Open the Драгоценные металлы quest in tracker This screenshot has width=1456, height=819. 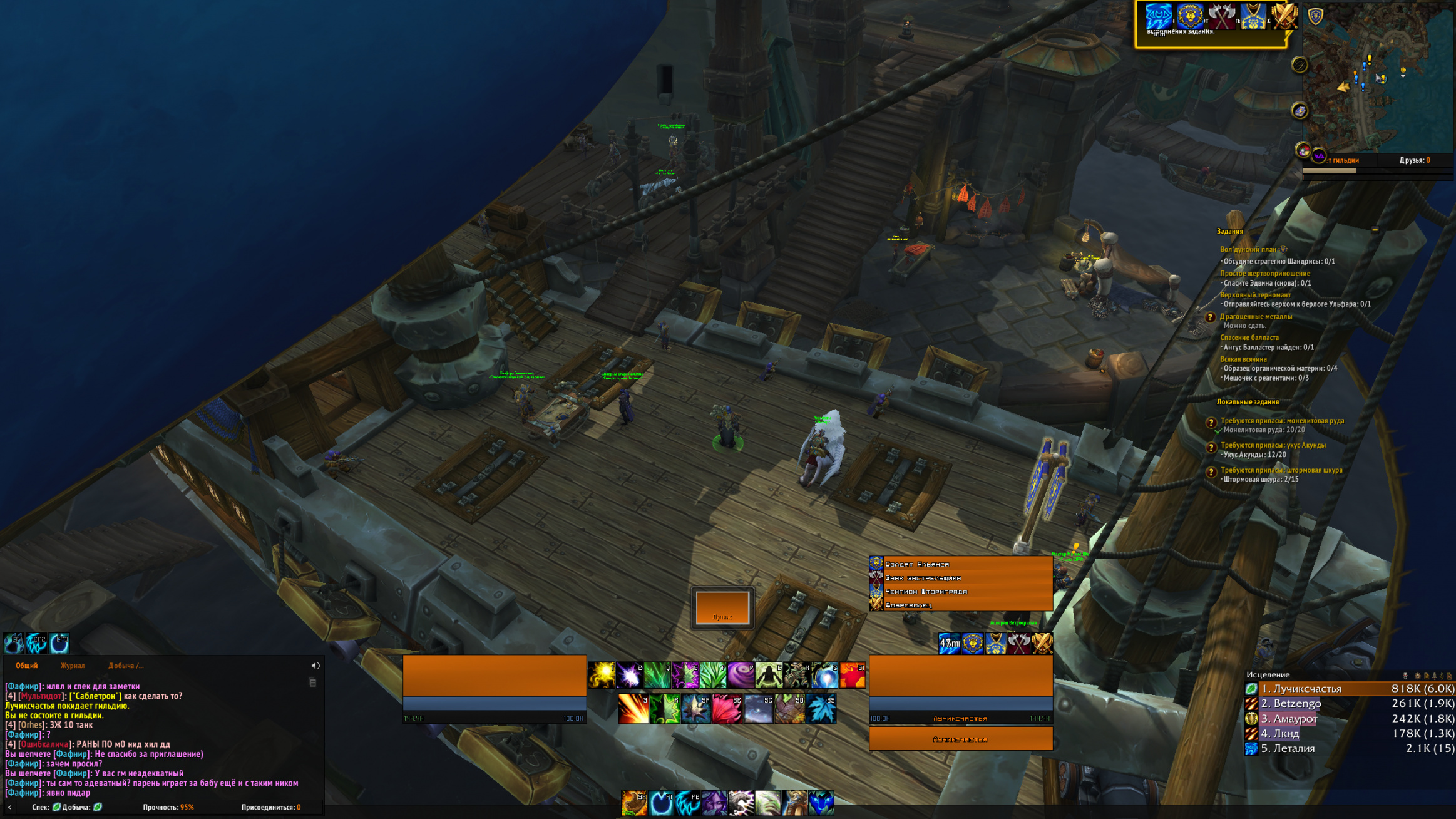coord(1256,317)
